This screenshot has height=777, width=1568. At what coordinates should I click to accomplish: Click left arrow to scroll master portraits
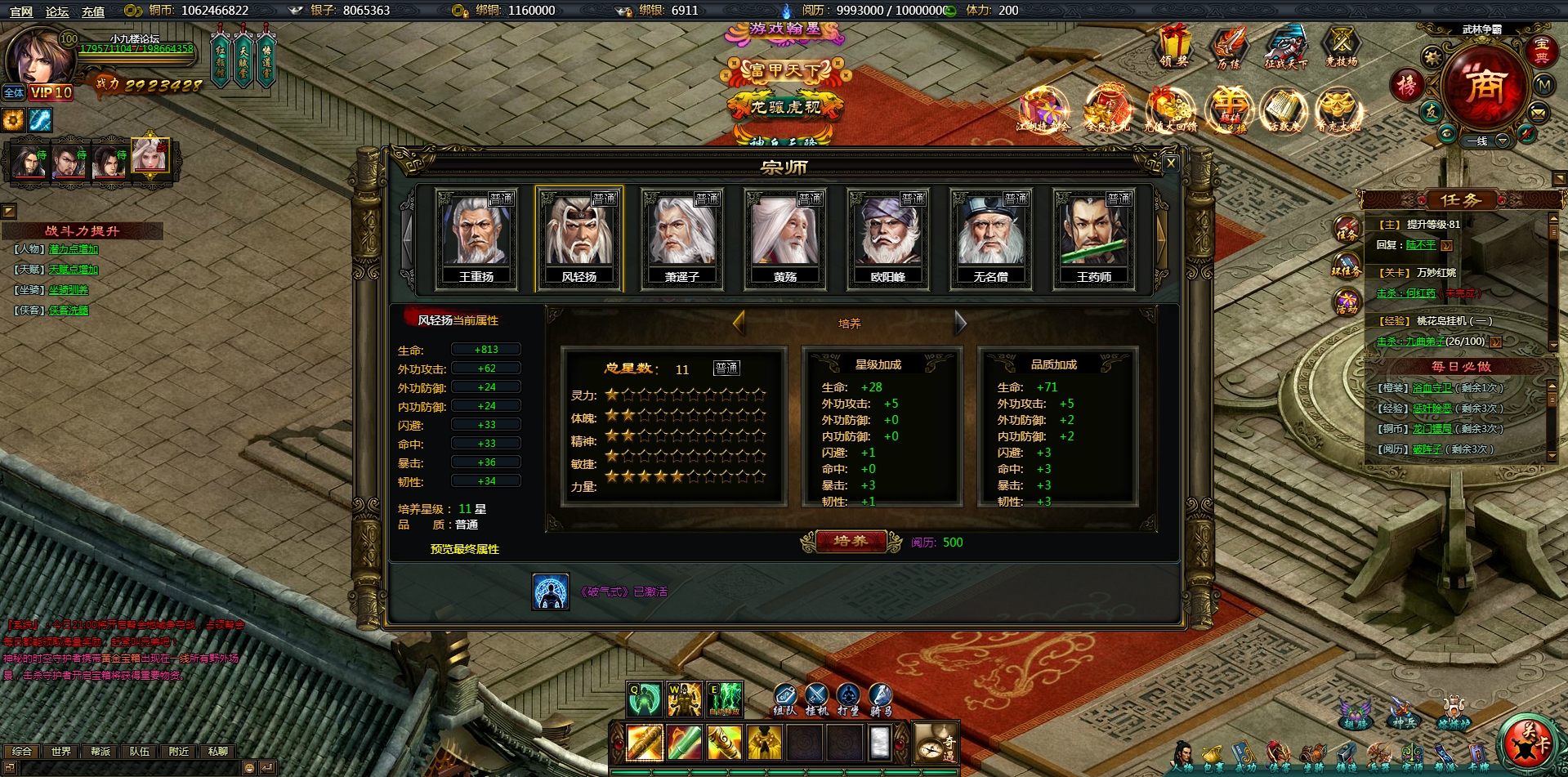tap(408, 239)
